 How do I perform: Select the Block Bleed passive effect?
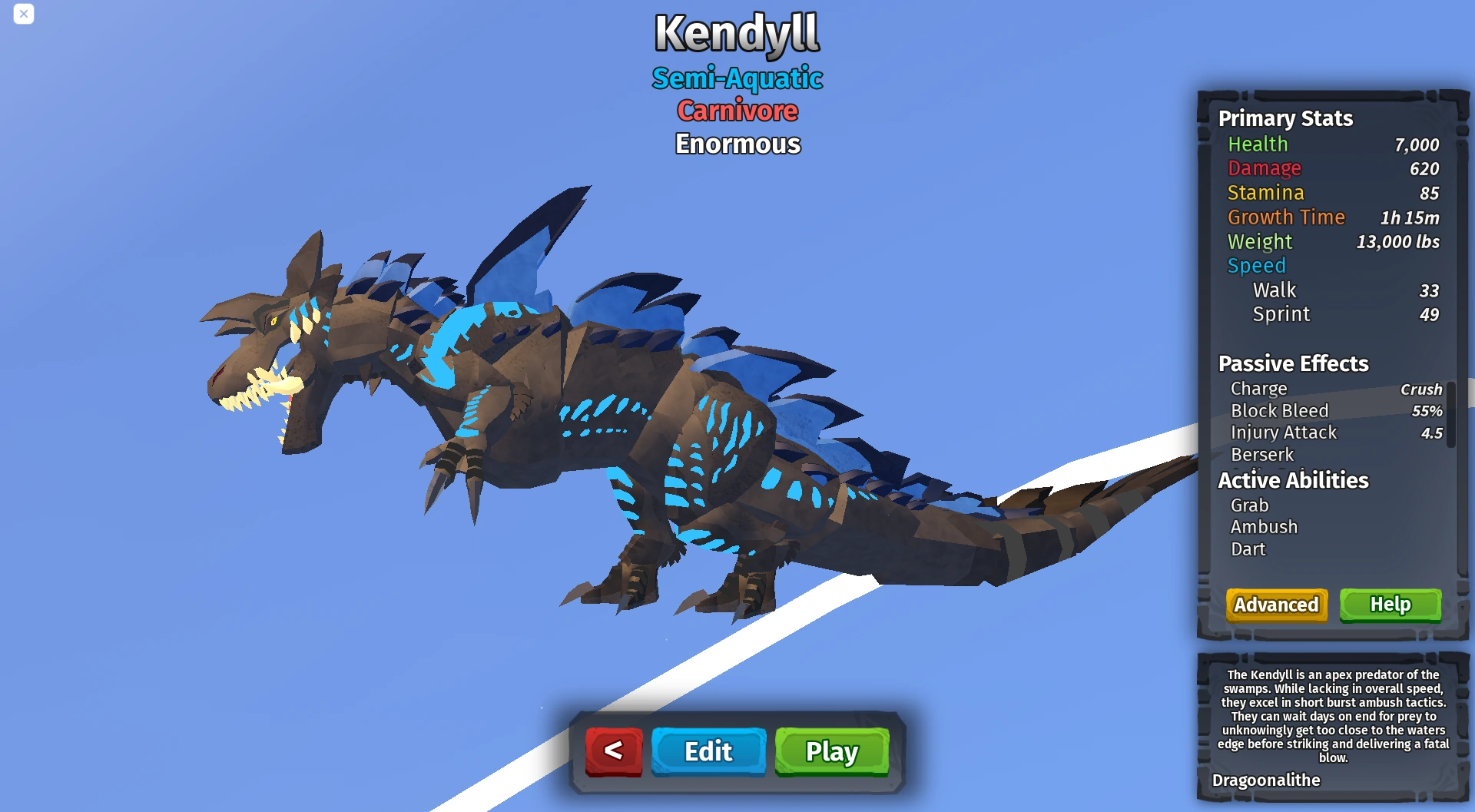coord(1279,410)
